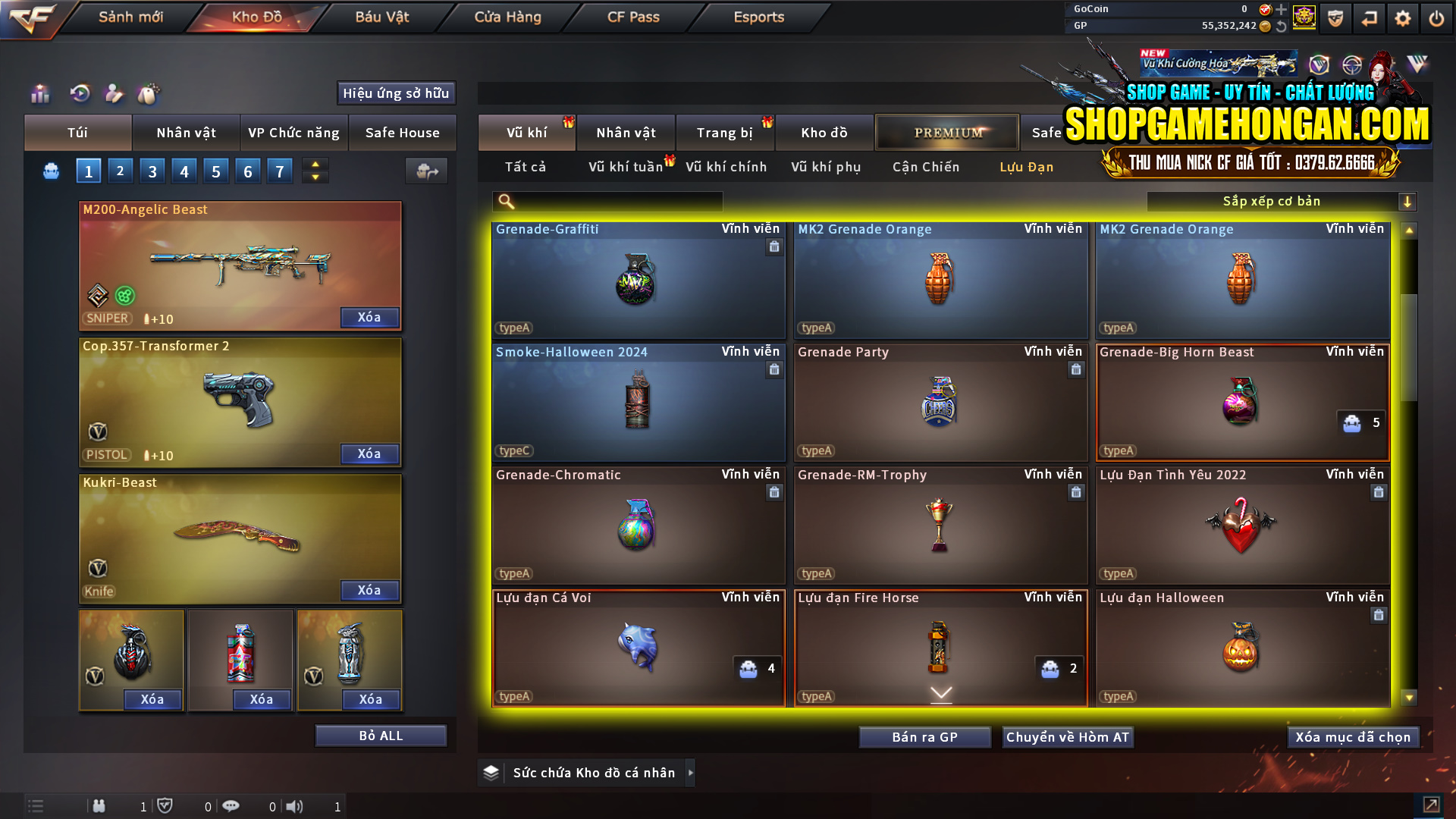The width and height of the screenshot is (1456, 819).
Task: Switch to the PREMIUM tab
Action: (947, 132)
